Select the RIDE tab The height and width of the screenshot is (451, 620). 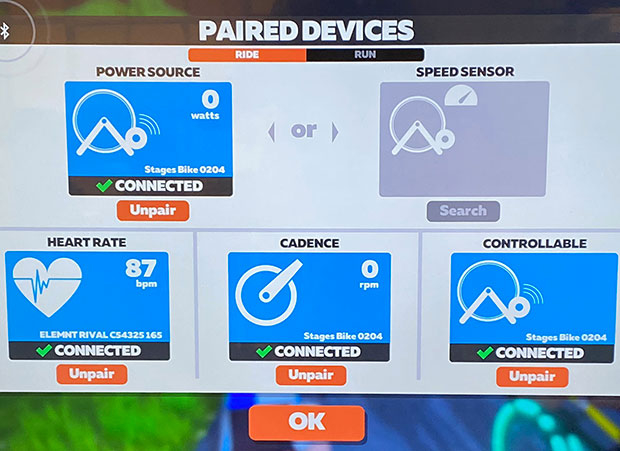point(247,55)
